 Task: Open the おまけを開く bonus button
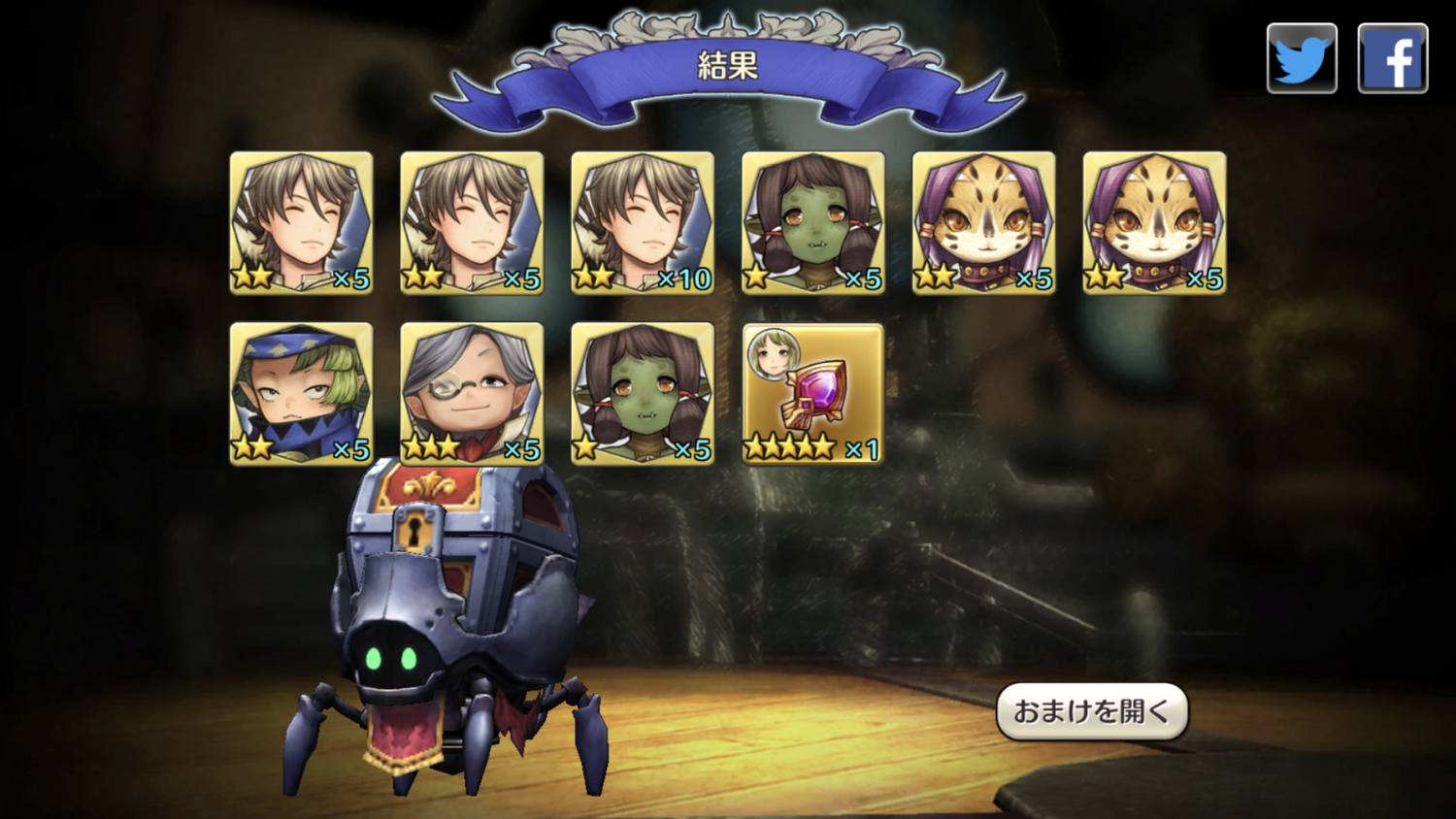tap(1092, 711)
